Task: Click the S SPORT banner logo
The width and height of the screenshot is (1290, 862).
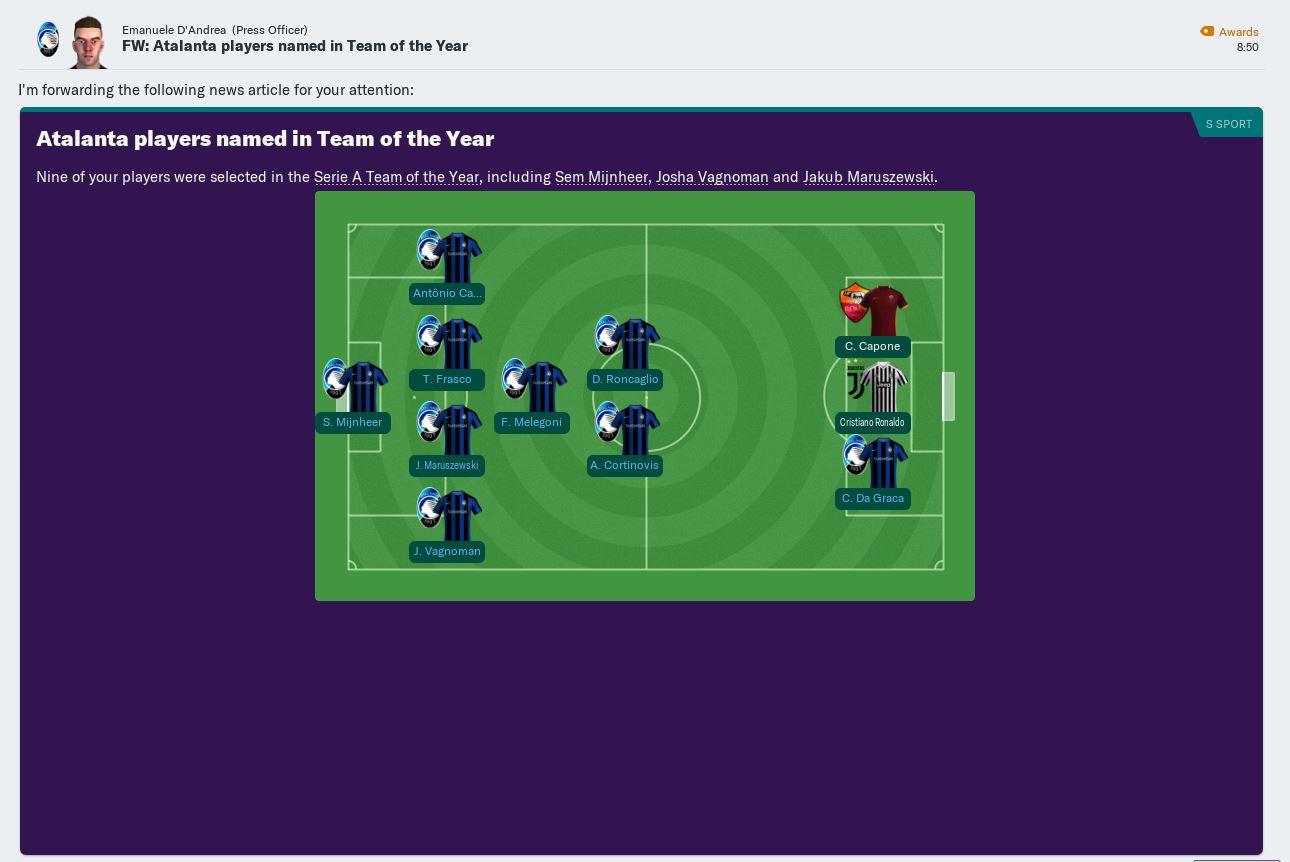Action: pos(1229,124)
